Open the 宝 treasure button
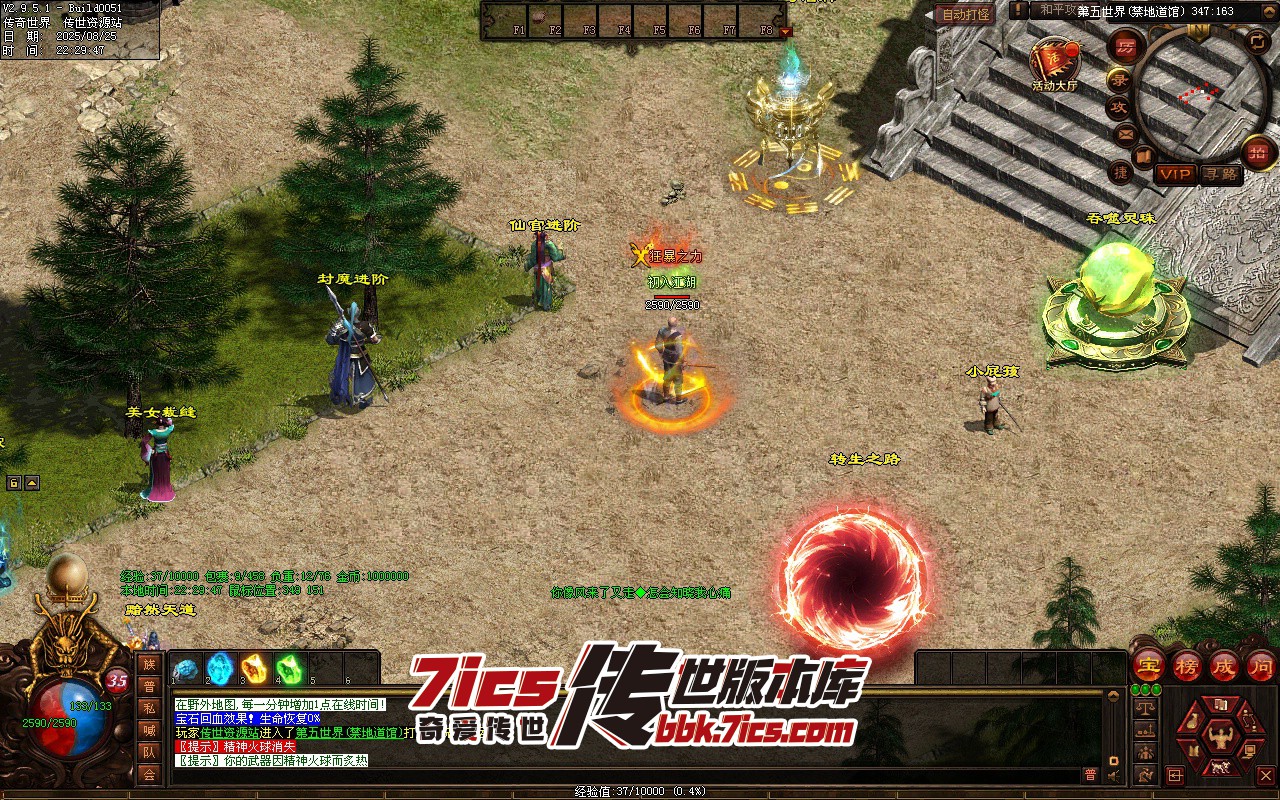Screen dimensions: 1280x800 point(1148,665)
